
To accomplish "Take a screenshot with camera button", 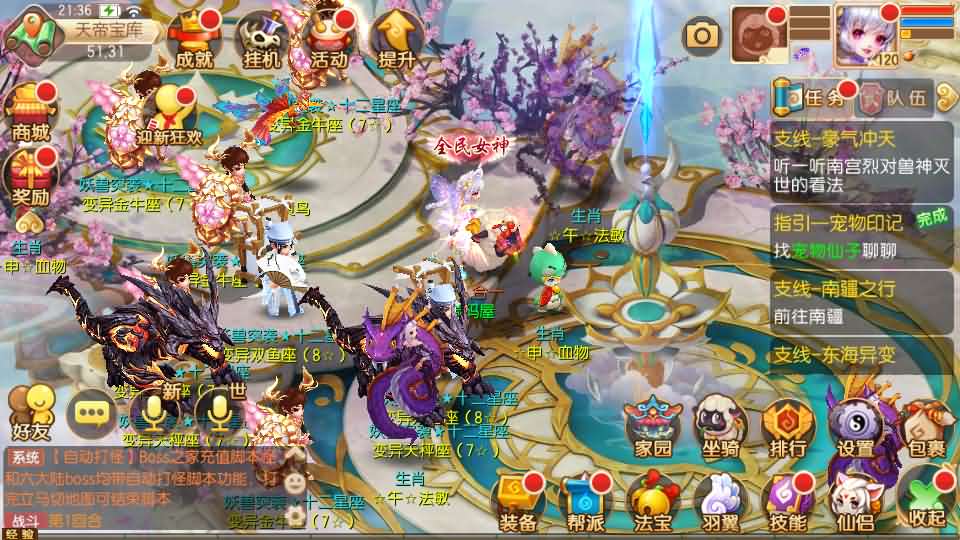I will [x=702, y=36].
